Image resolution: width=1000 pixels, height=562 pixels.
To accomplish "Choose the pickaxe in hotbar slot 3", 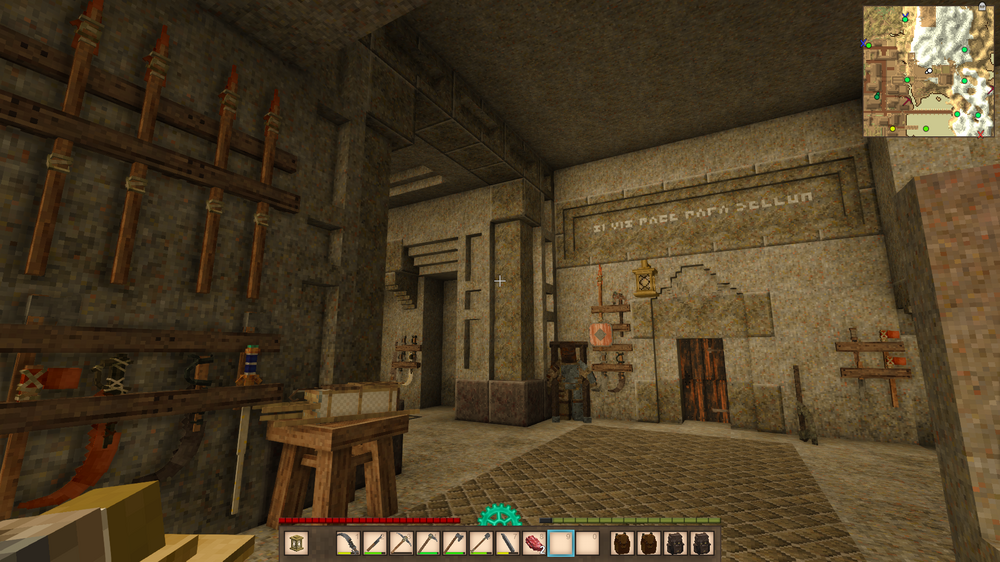I will tap(400, 543).
